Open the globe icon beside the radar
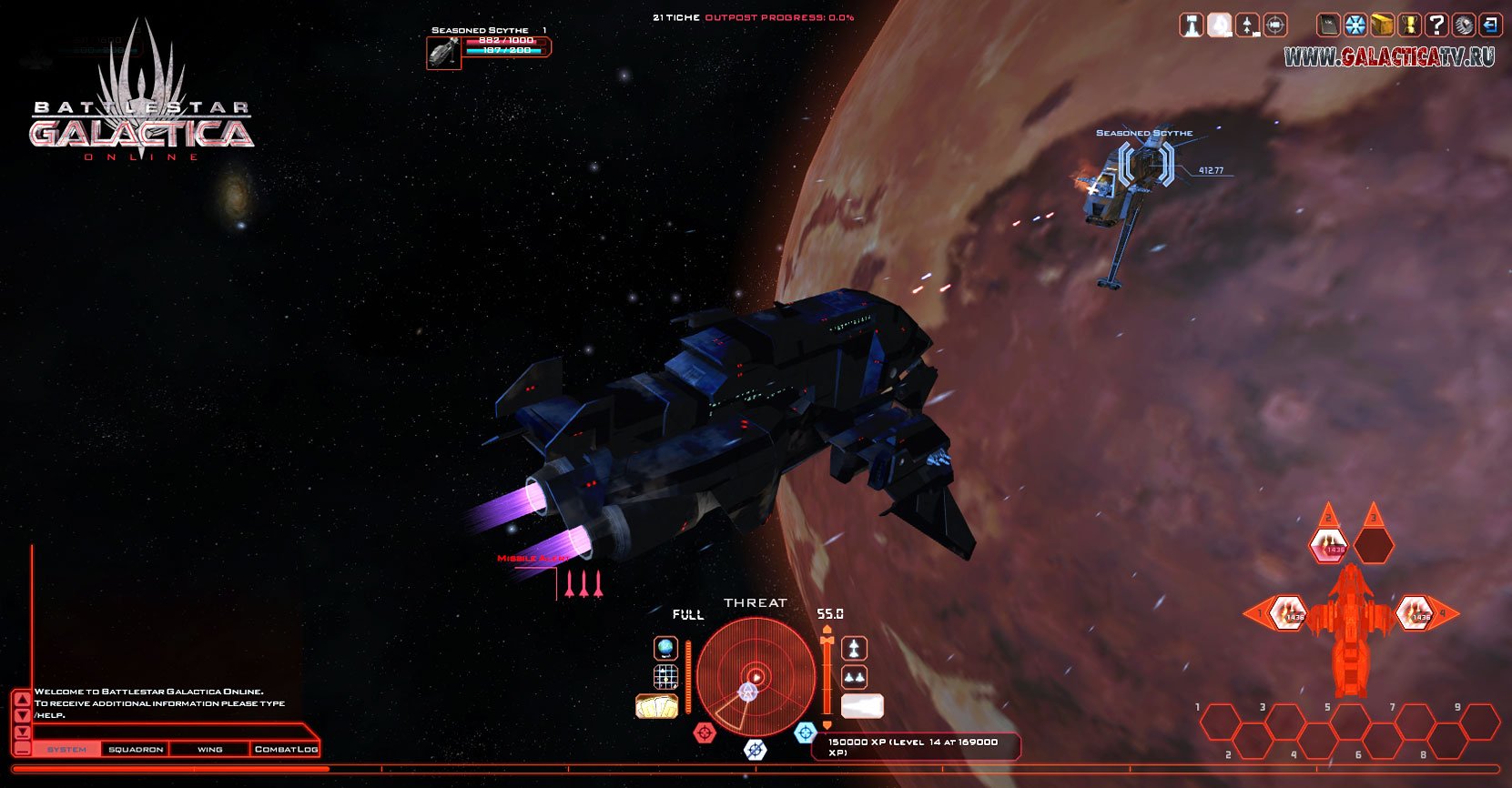Image resolution: width=1512 pixels, height=788 pixels. (x=665, y=648)
